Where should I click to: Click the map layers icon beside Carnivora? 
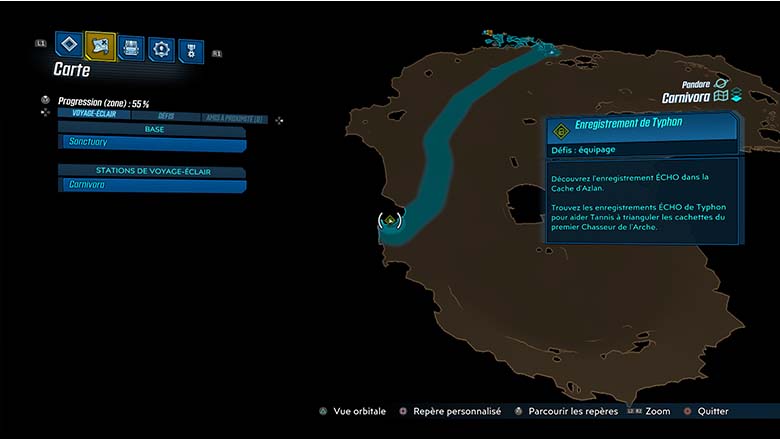tap(736, 97)
